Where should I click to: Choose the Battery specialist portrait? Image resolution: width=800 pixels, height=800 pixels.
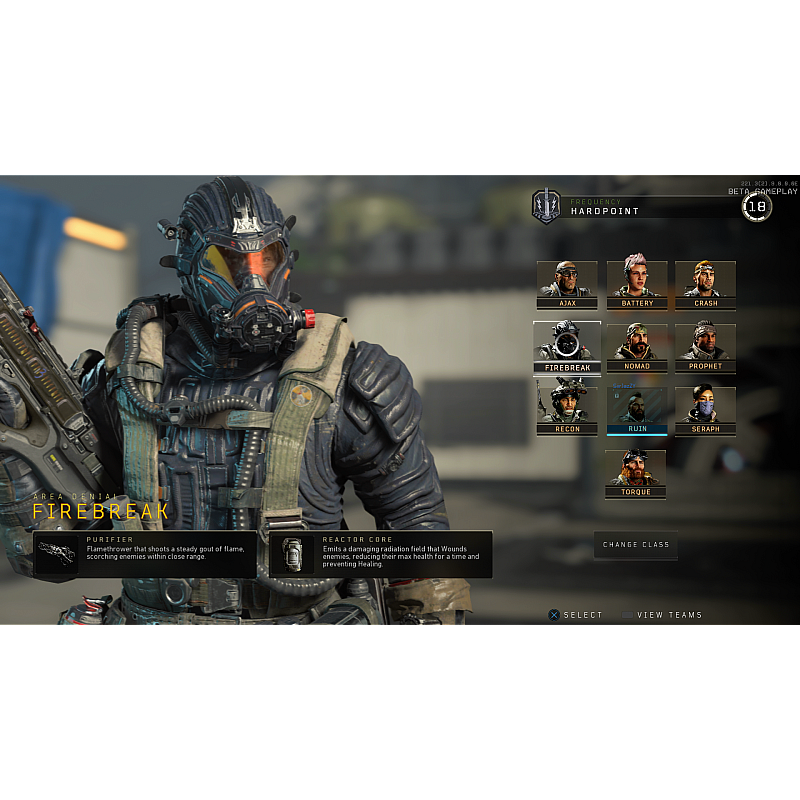pos(637,285)
